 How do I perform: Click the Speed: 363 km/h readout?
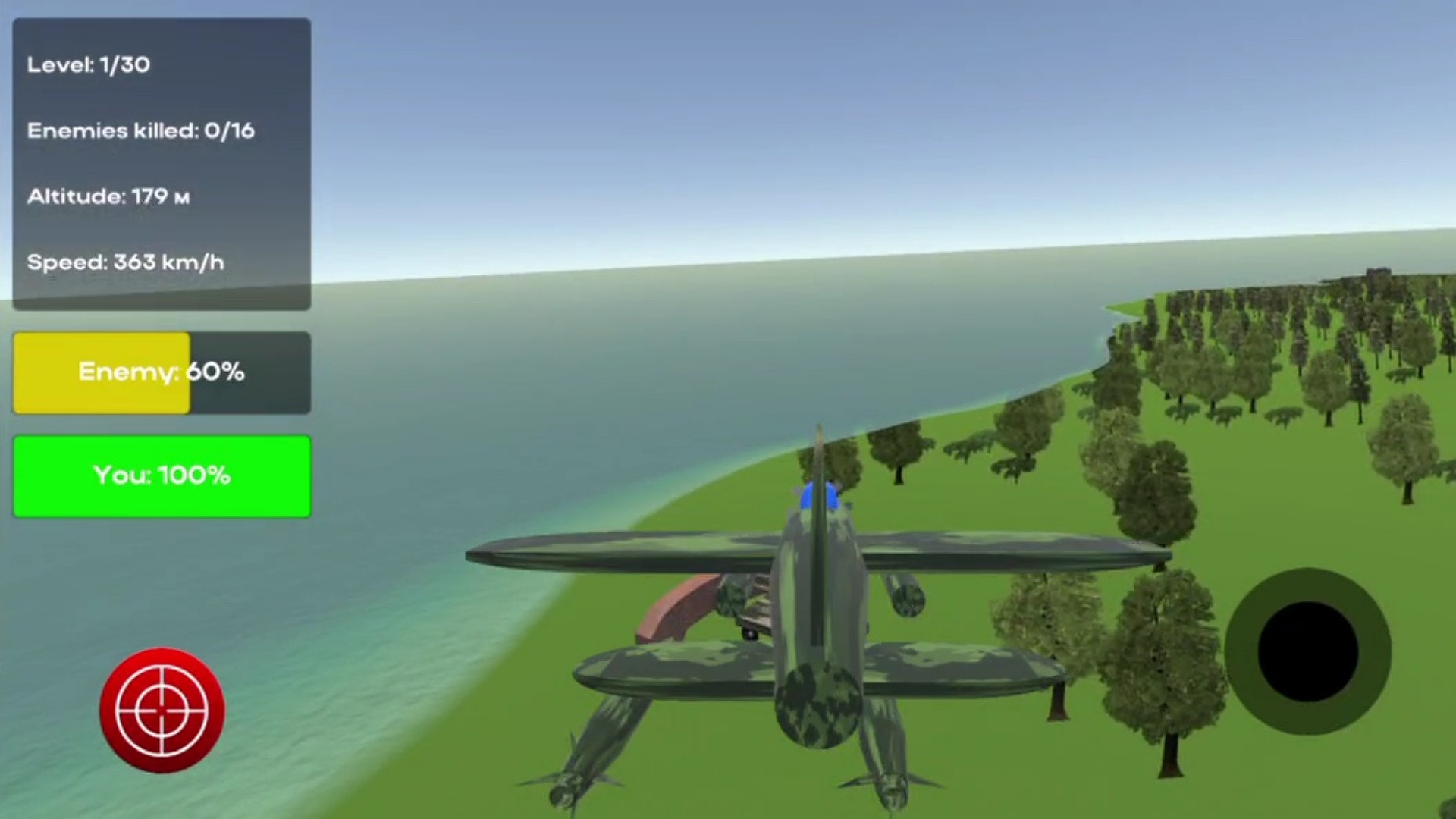click(x=125, y=262)
